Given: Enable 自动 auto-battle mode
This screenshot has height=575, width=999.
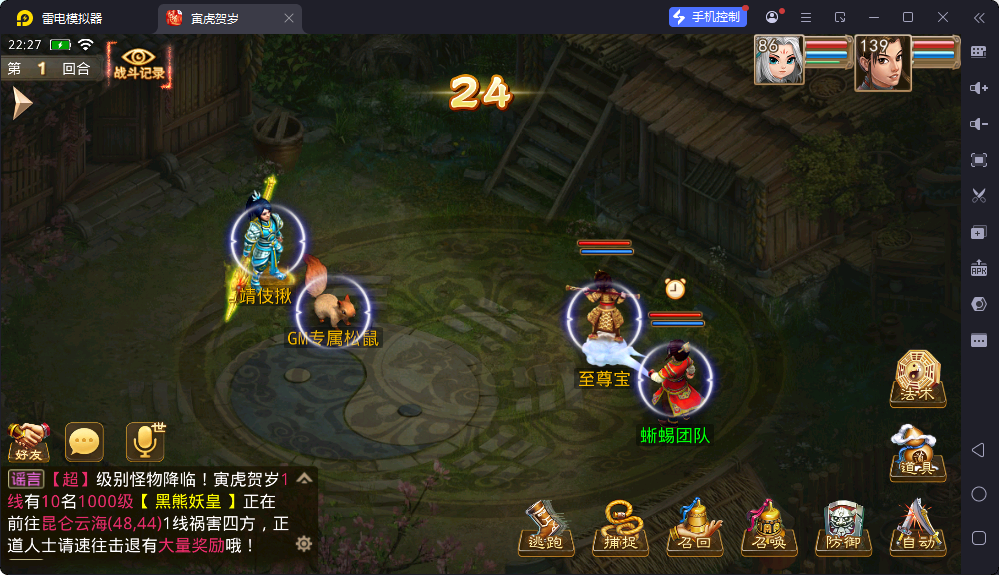Looking at the screenshot, I should tap(916, 527).
